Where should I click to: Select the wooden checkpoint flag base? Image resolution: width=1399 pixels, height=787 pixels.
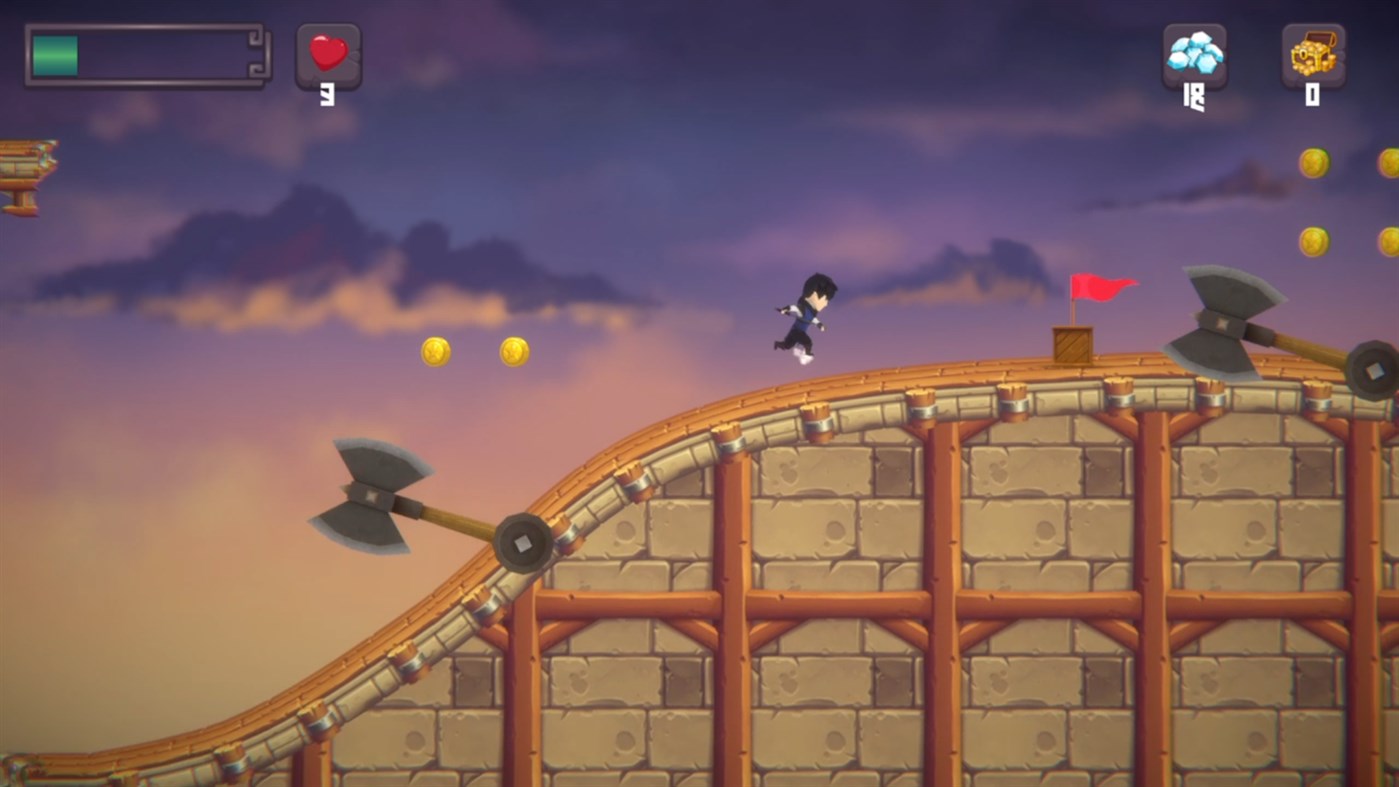pos(1073,343)
